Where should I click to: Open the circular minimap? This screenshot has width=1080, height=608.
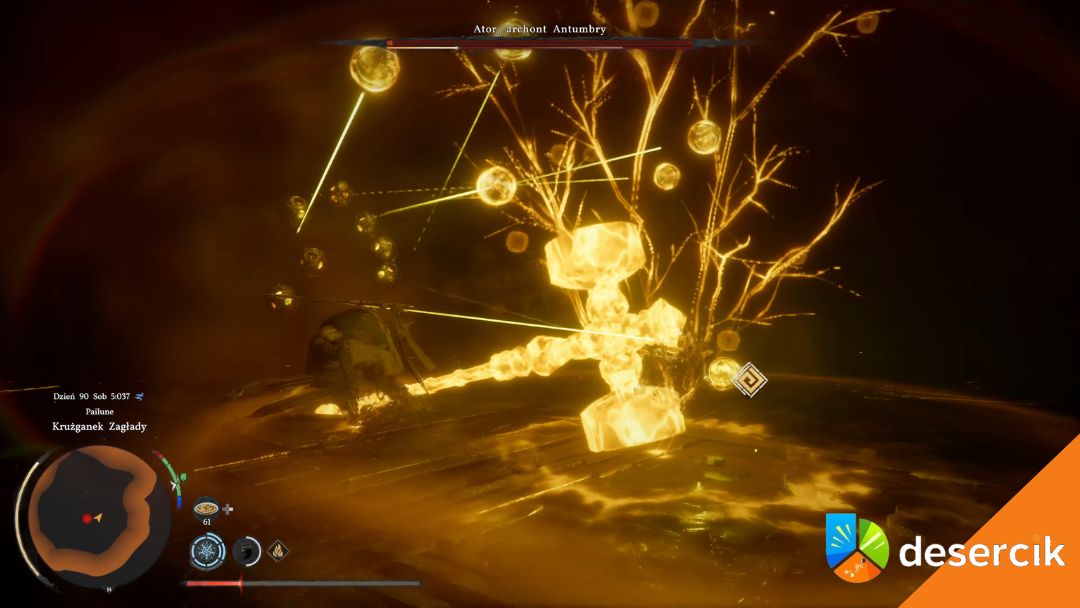[96, 513]
